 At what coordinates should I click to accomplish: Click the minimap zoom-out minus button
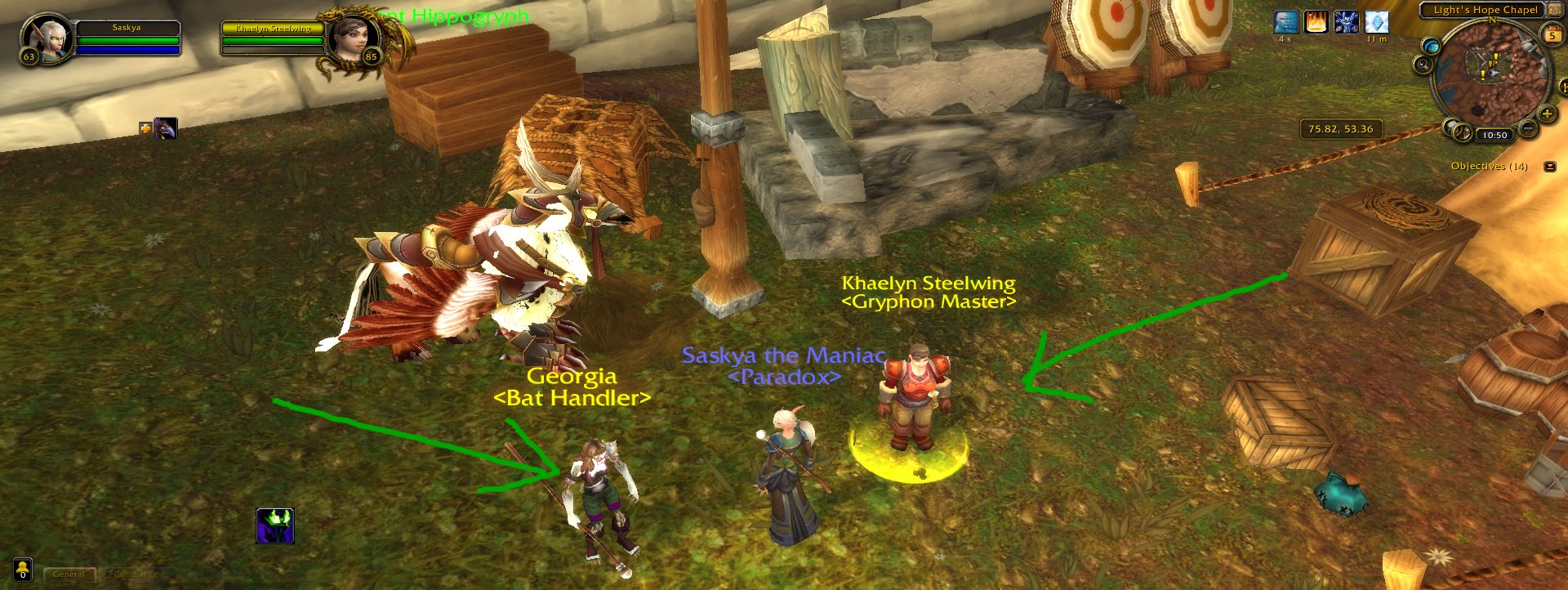tap(1527, 127)
